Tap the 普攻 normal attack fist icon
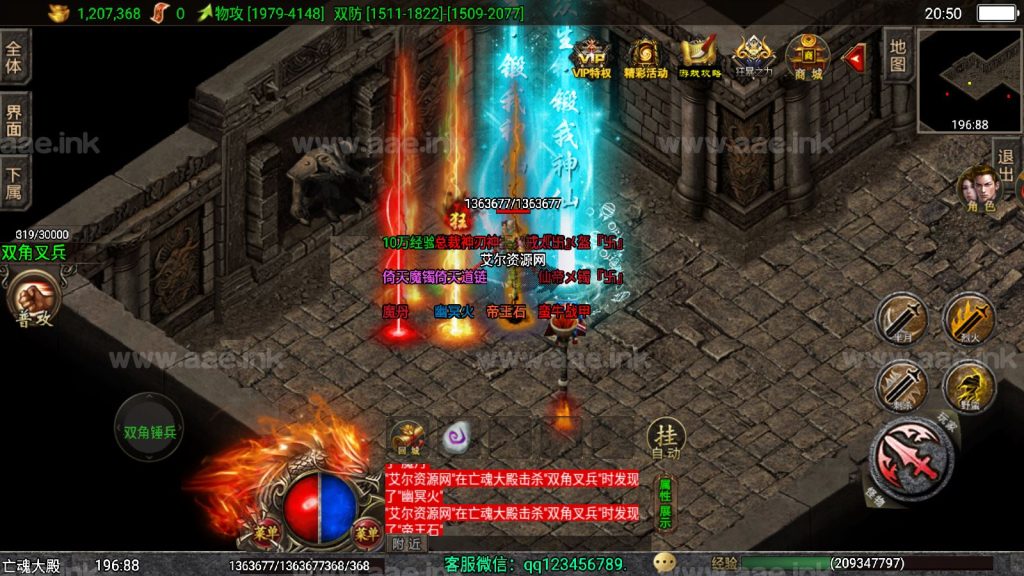This screenshot has height=576, width=1024. point(33,298)
